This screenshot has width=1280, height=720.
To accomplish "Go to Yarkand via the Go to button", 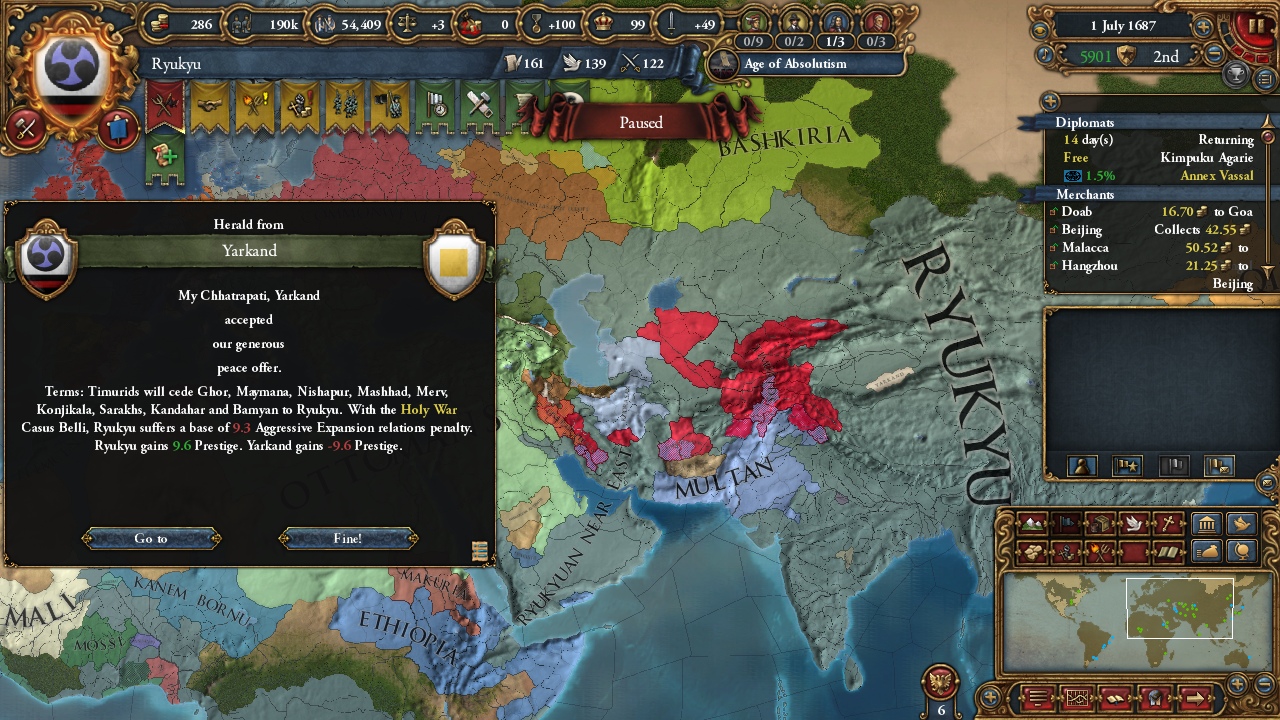I will (151, 538).
